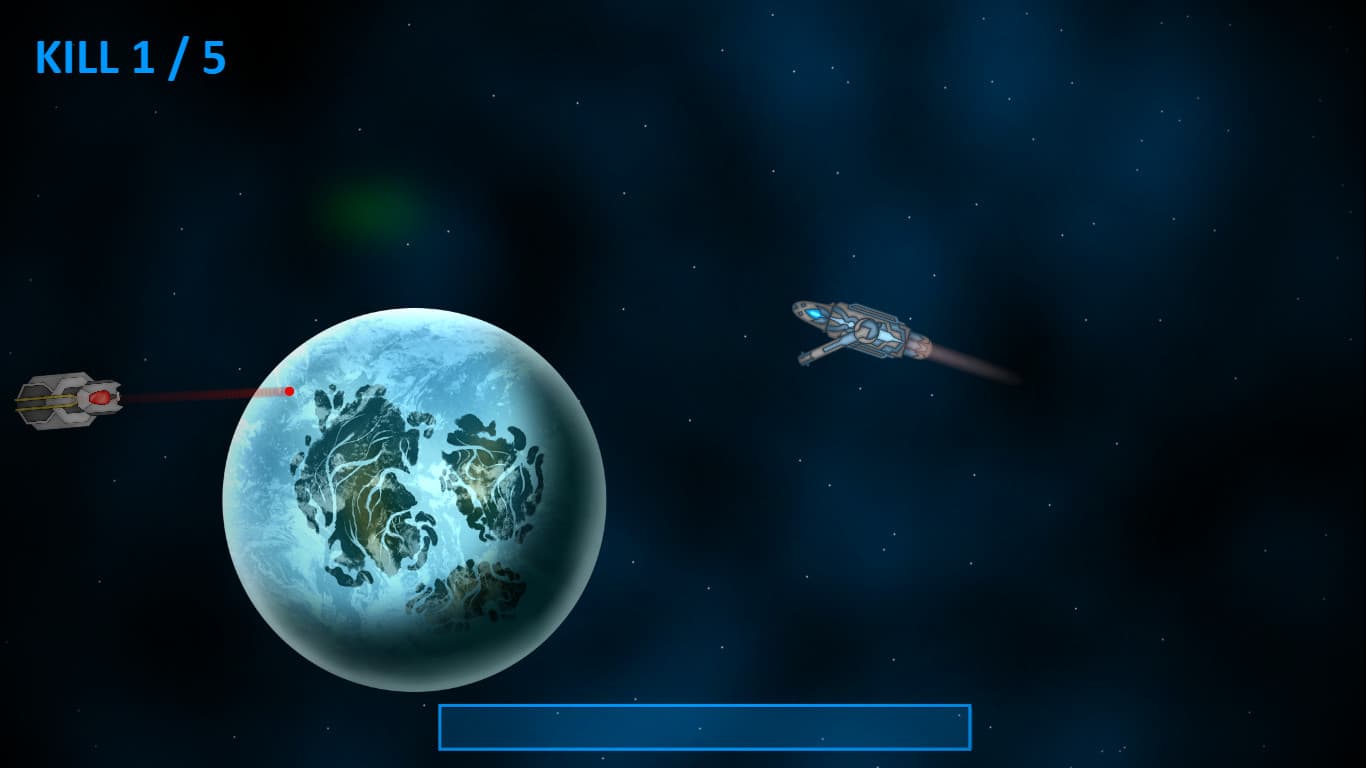
Task: Click the red laser beam
Action: click(200, 394)
